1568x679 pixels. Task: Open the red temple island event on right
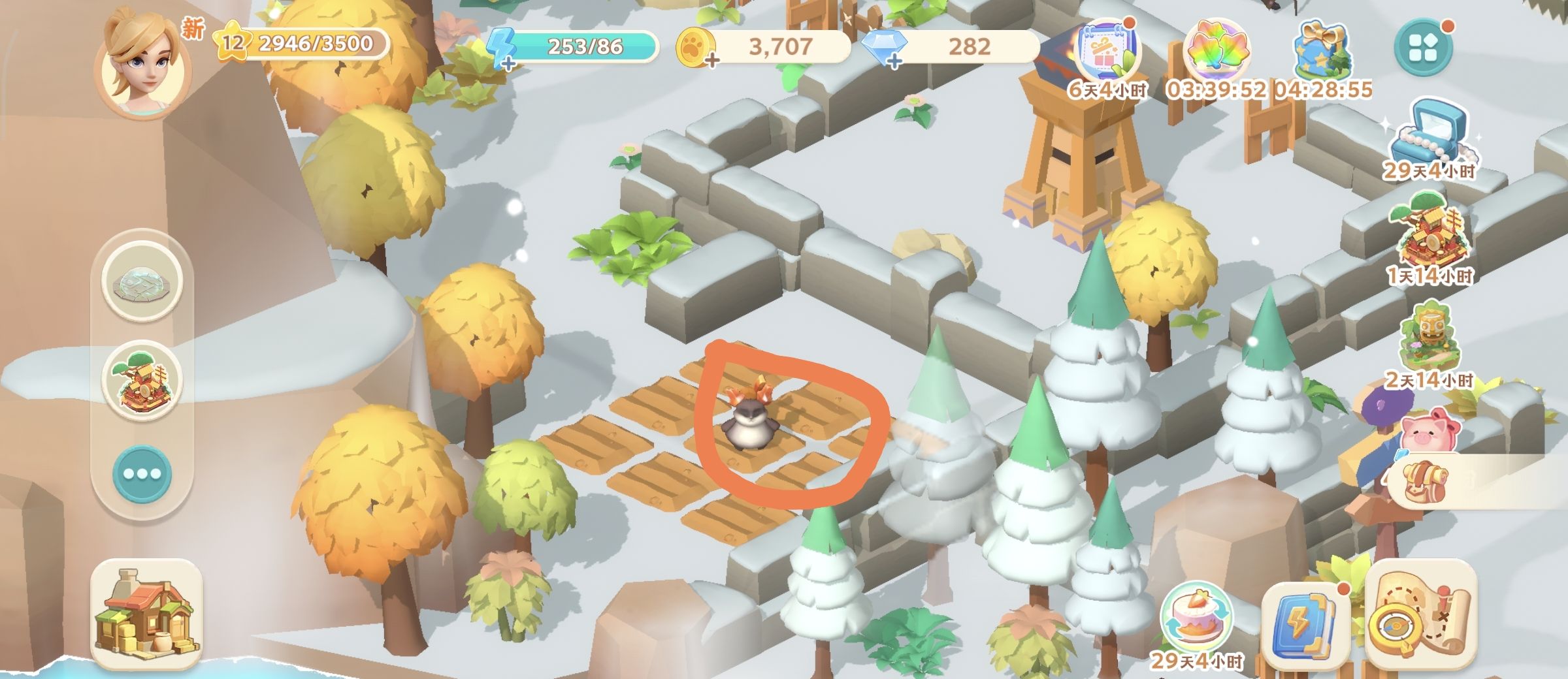tap(1429, 236)
